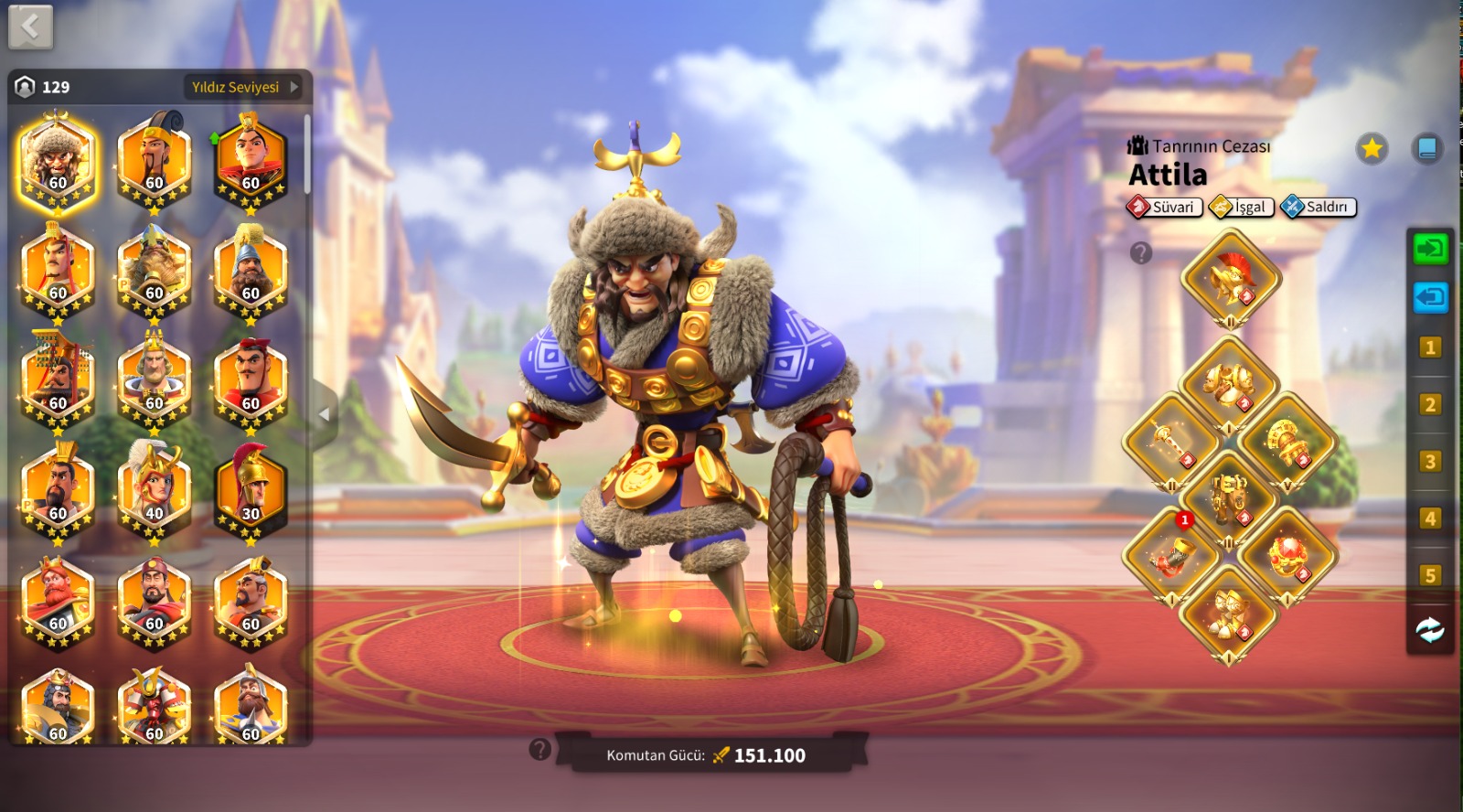The width and height of the screenshot is (1463, 812).
Task: Toggle the gold star favorite button
Action: coord(1372,148)
